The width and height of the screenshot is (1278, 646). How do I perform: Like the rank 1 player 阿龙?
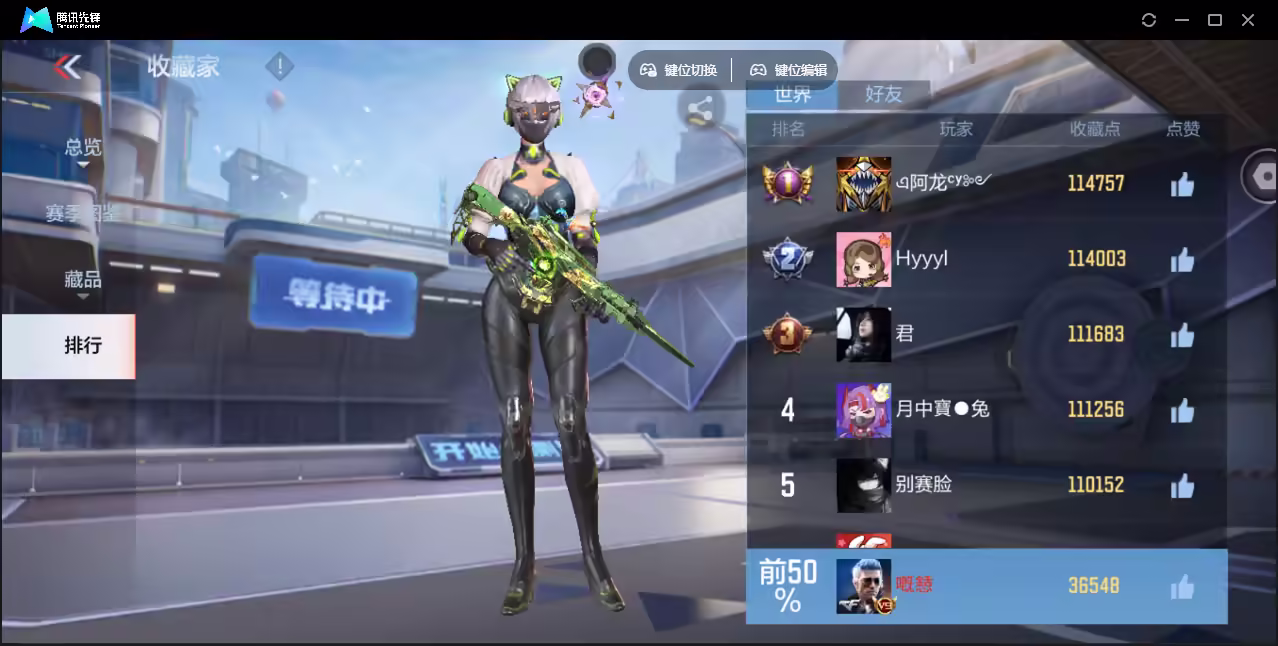(x=1182, y=184)
